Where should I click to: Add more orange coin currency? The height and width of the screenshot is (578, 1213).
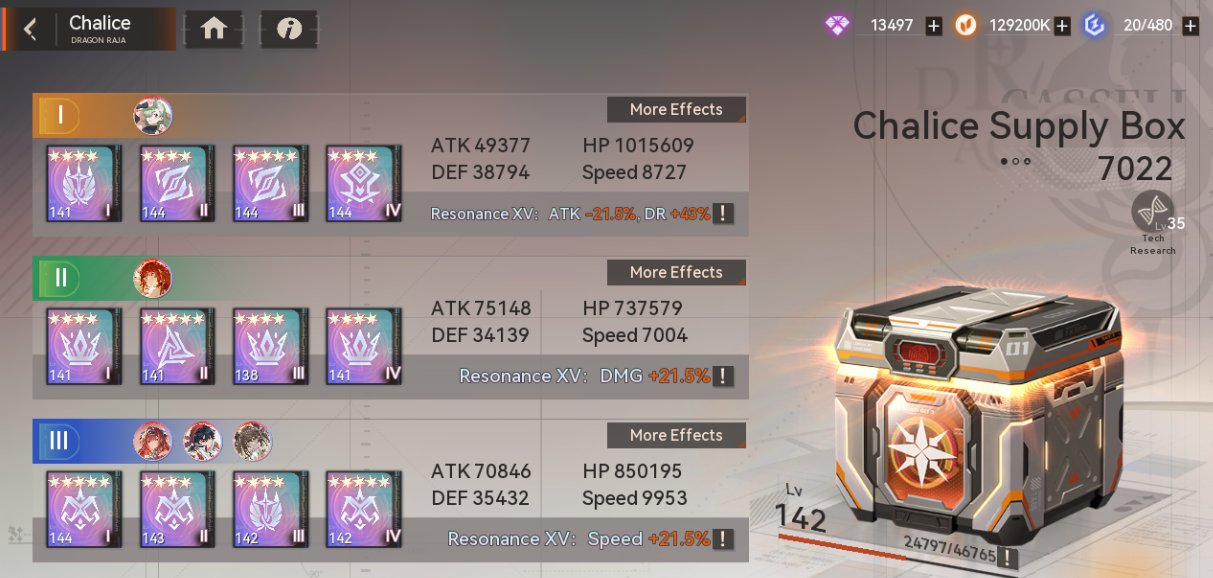point(1062,26)
